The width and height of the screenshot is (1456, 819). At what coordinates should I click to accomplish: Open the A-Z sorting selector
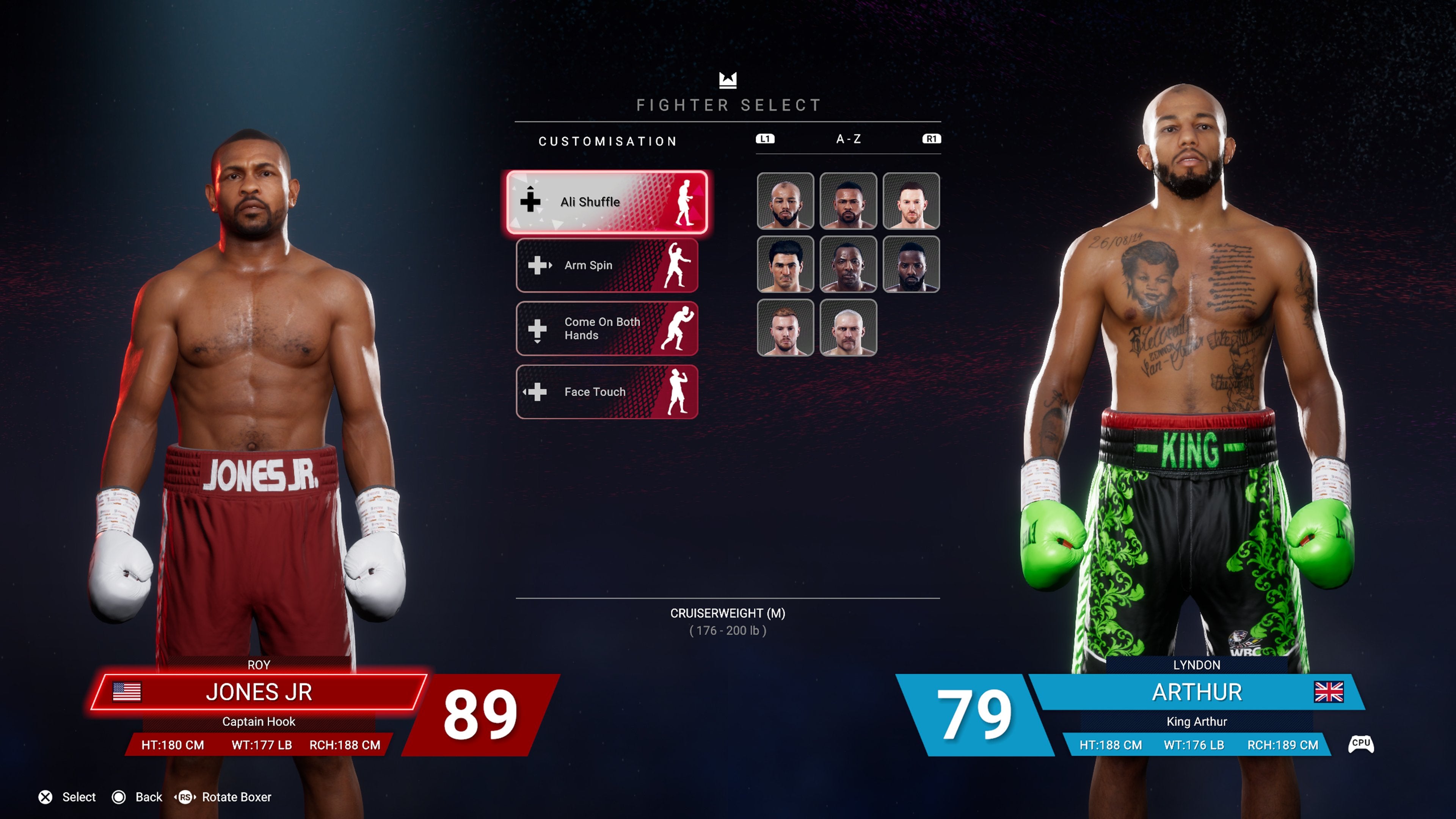point(848,139)
